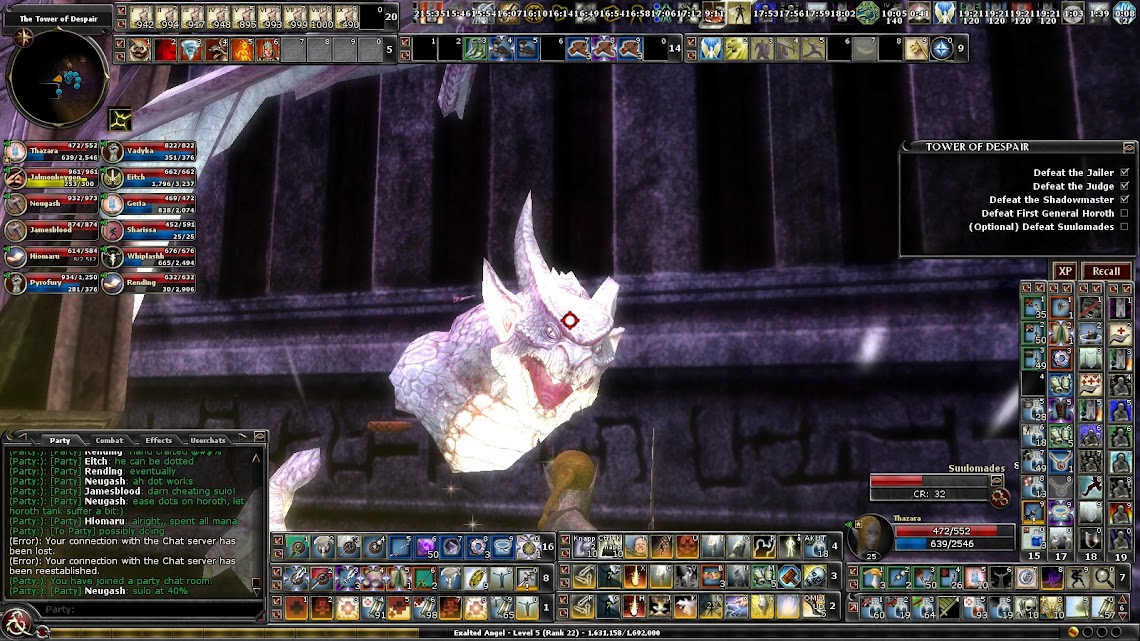This screenshot has height=641, width=1140.
Task: Click the Party chat input field
Action: [150, 609]
